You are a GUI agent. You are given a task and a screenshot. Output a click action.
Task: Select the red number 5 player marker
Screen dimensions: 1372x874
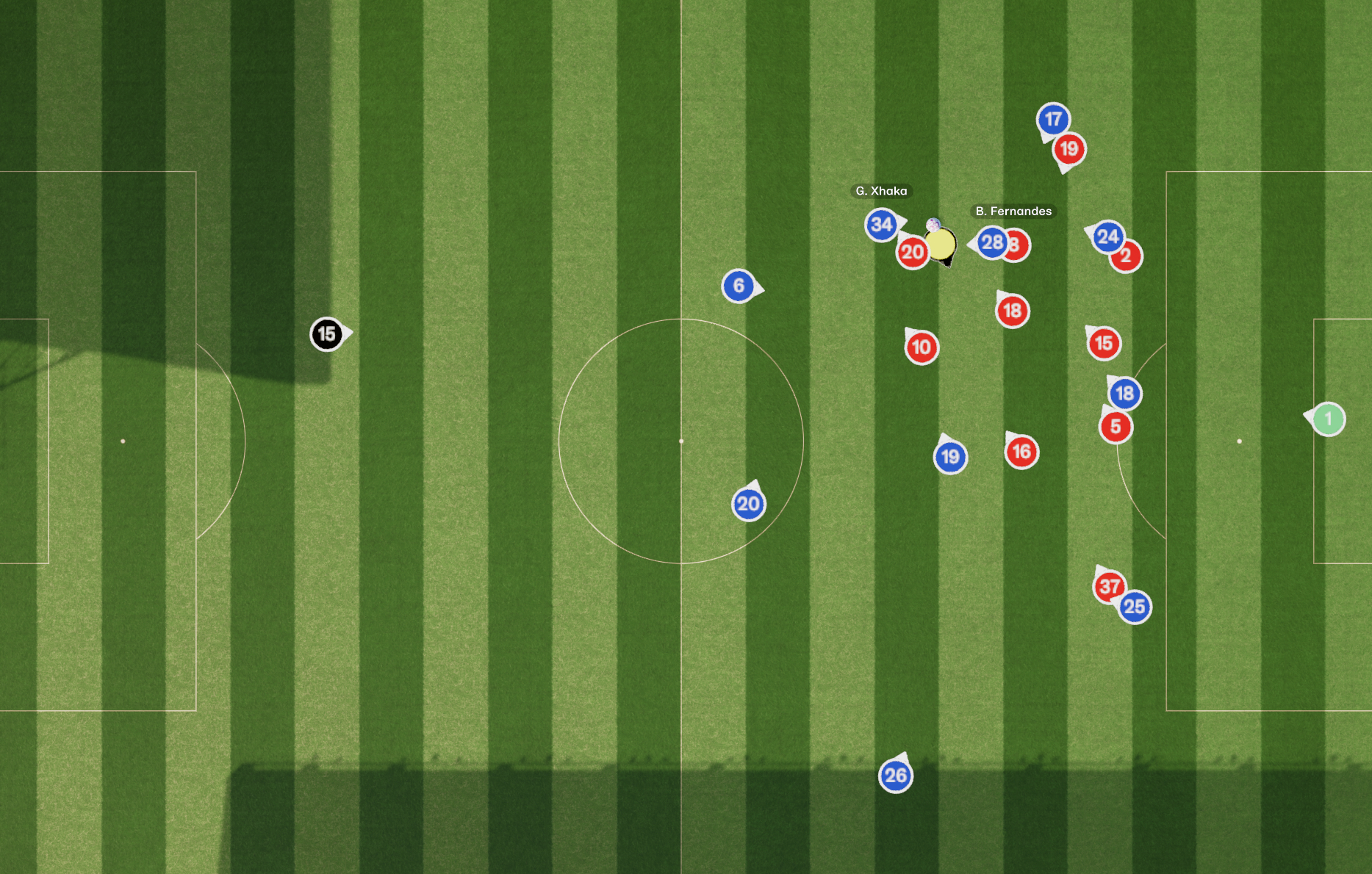(1116, 427)
